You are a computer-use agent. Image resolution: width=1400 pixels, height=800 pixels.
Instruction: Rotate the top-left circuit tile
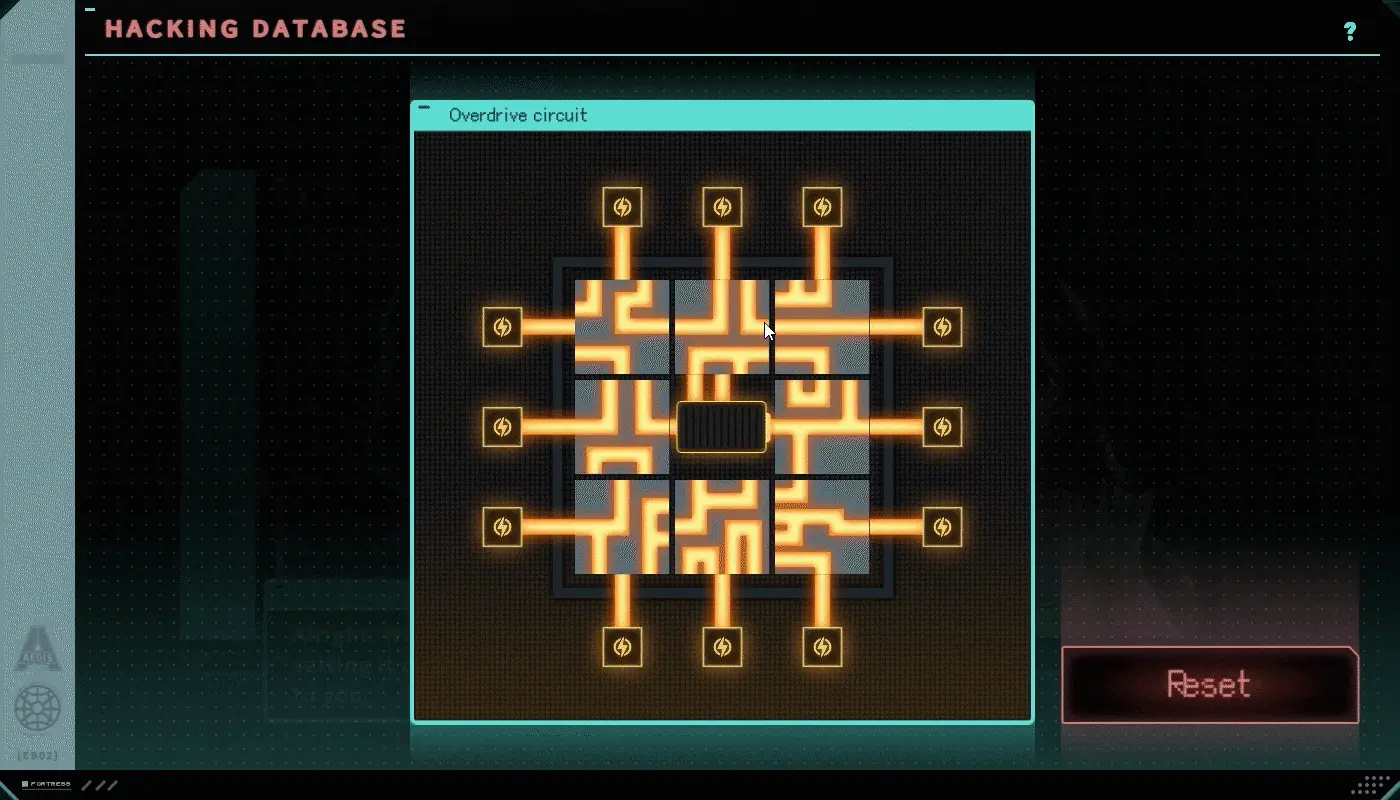point(622,327)
